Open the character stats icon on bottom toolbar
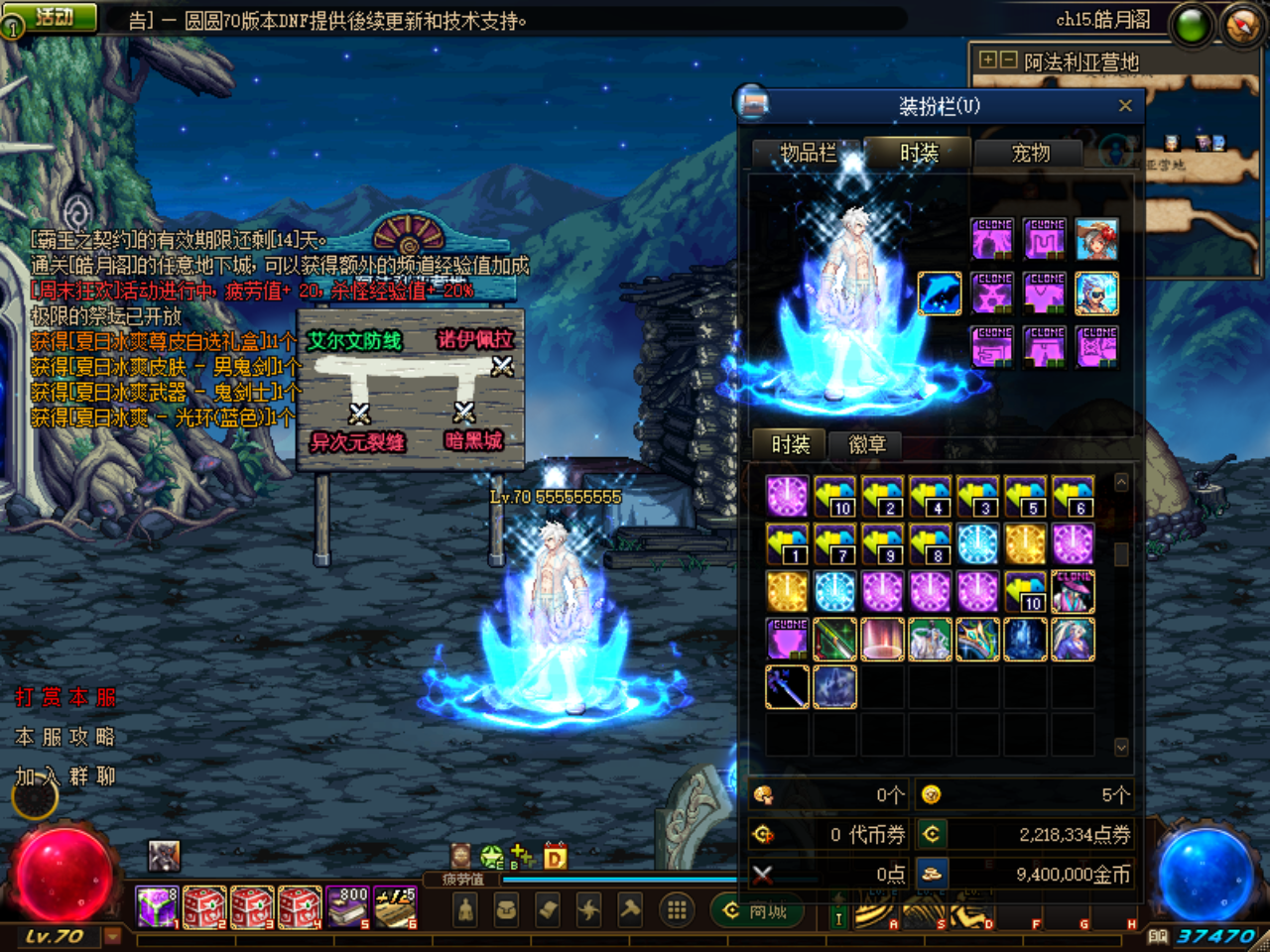The width and height of the screenshot is (1270, 952). [x=464, y=909]
